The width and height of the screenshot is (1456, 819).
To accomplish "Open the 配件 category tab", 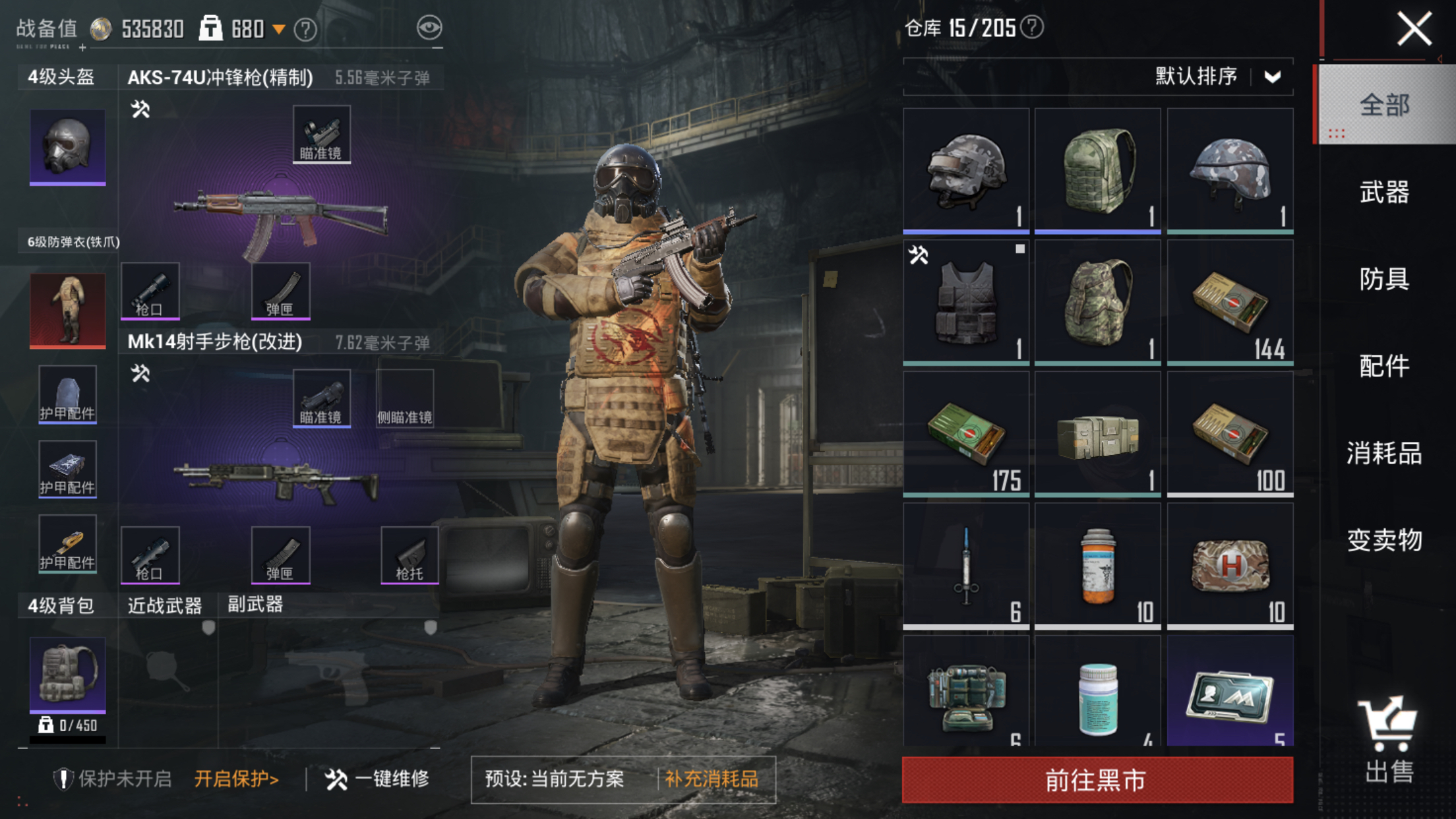I will tap(1384, 367).
